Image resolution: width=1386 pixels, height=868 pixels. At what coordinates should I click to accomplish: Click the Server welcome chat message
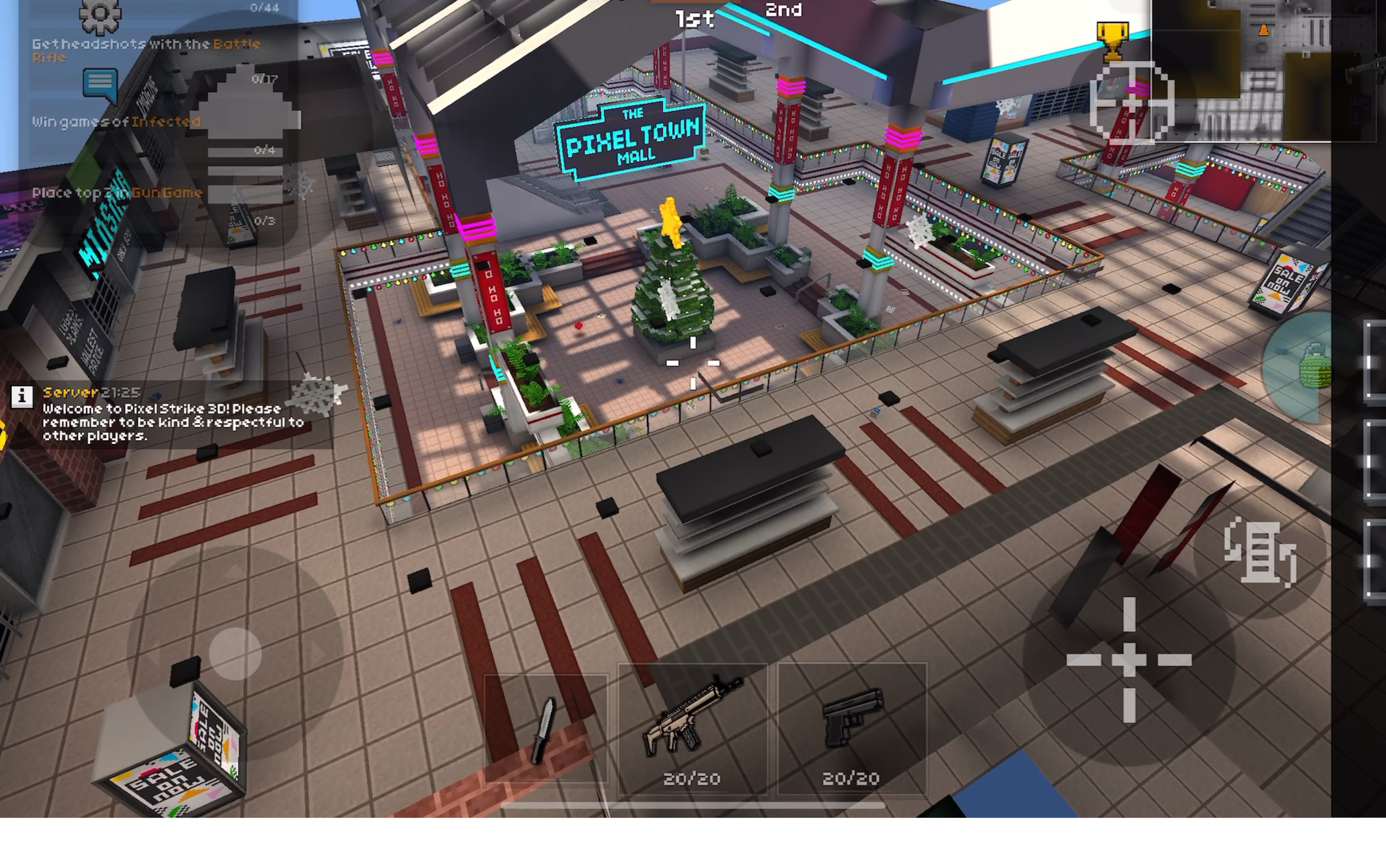[161, 422]
